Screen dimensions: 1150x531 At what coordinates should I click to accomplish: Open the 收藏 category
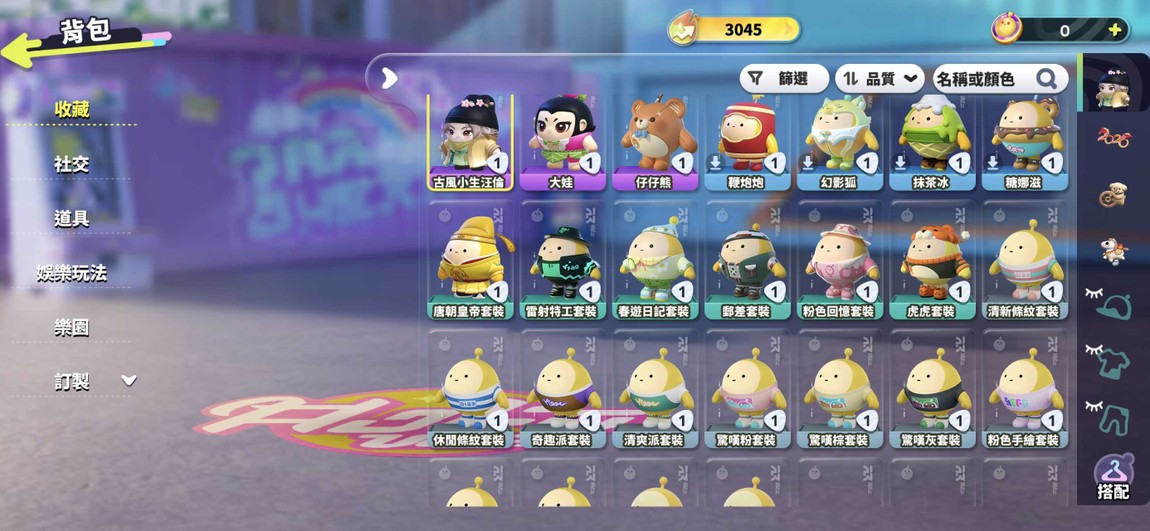tap(72, 109)
